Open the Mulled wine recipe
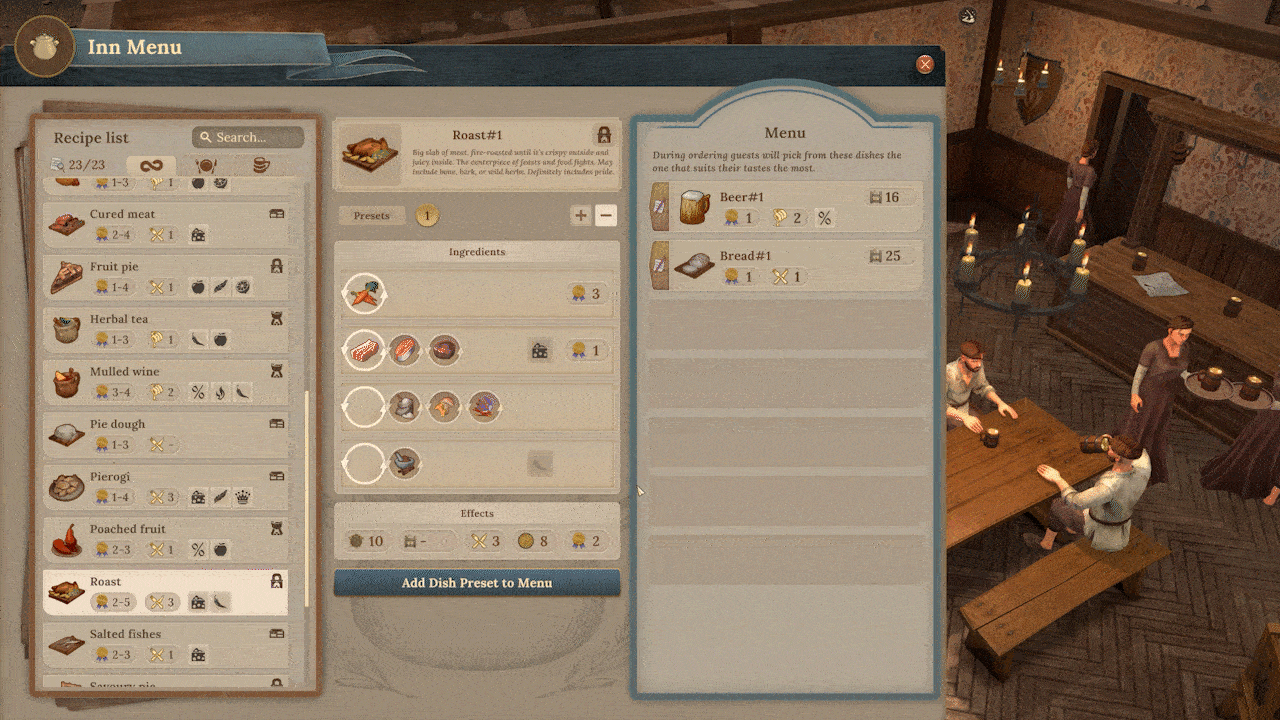 166,381
